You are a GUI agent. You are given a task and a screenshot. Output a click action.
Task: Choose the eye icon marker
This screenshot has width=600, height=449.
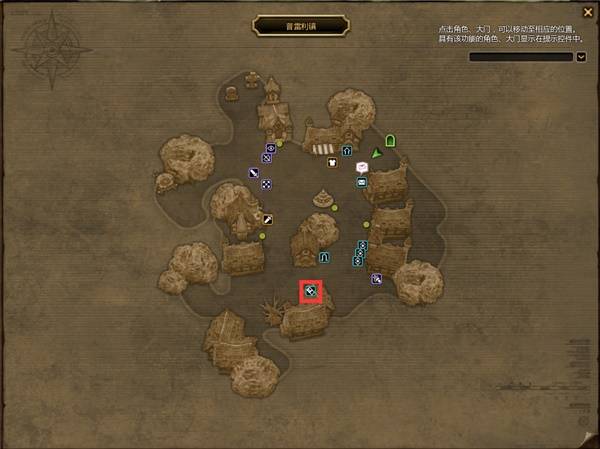269,147
